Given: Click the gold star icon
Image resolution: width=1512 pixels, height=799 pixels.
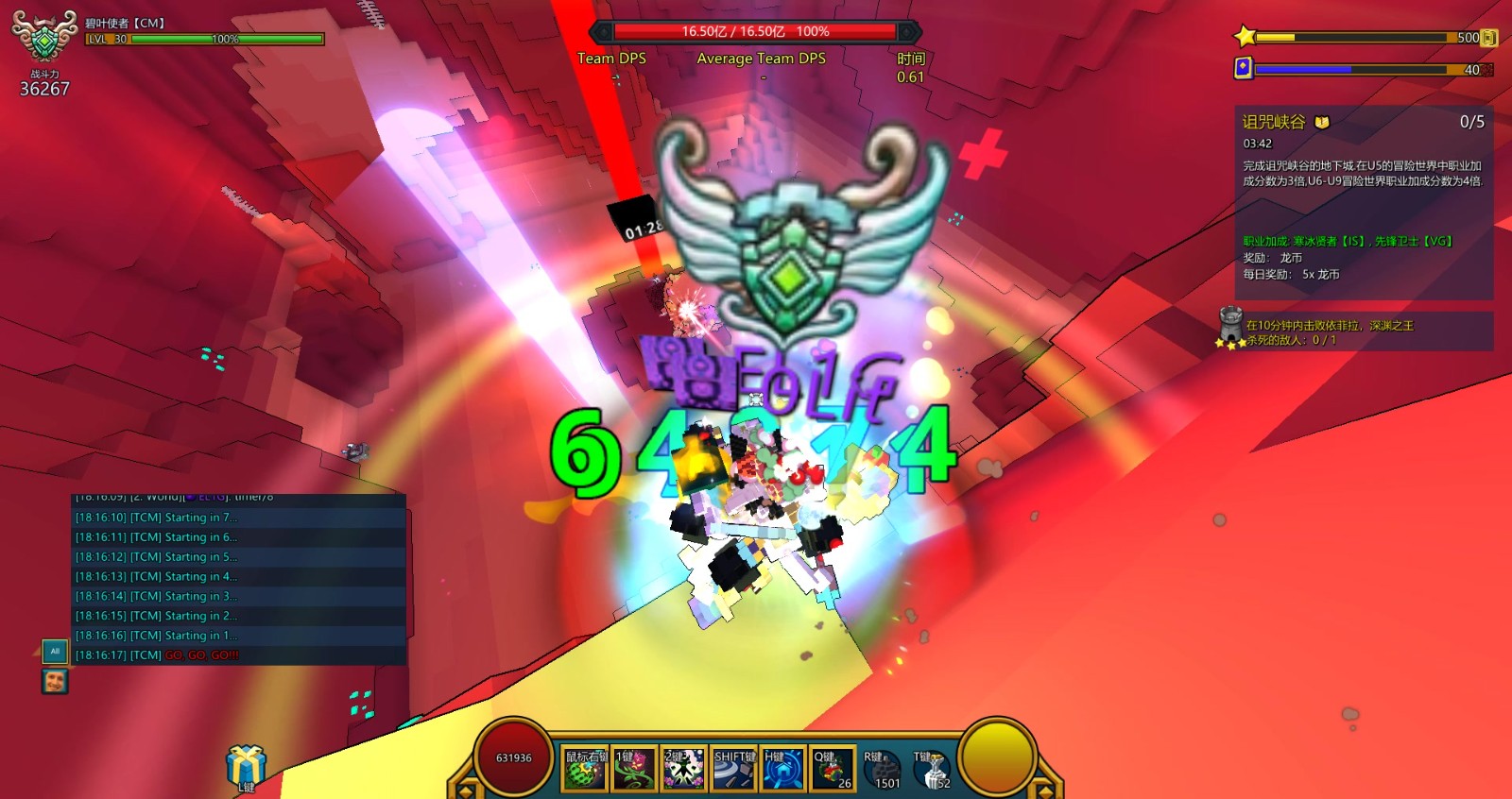Looking at the screenshot, I should coord(1245,37).
